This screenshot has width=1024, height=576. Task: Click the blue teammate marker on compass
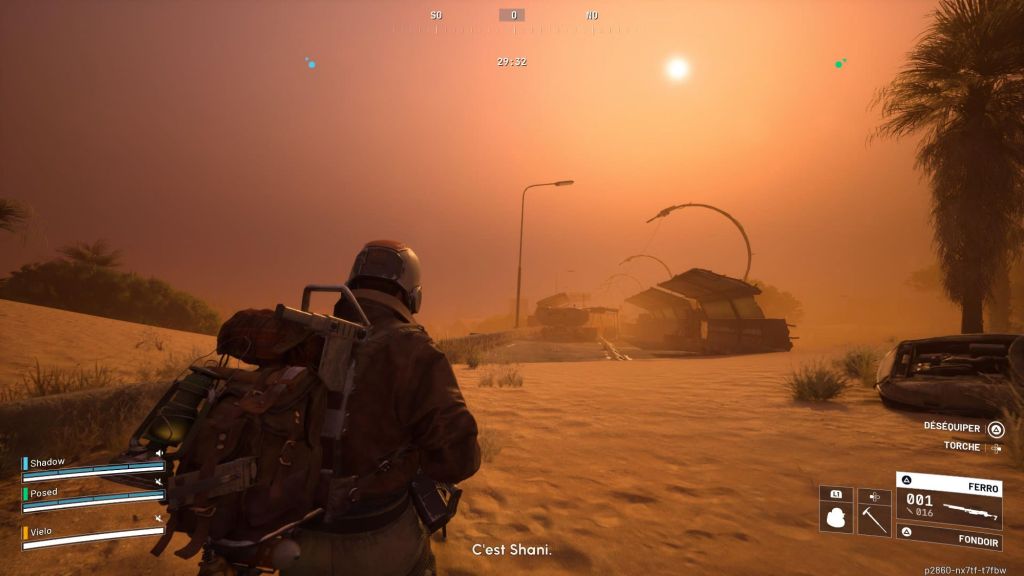(x=311, y=64)
